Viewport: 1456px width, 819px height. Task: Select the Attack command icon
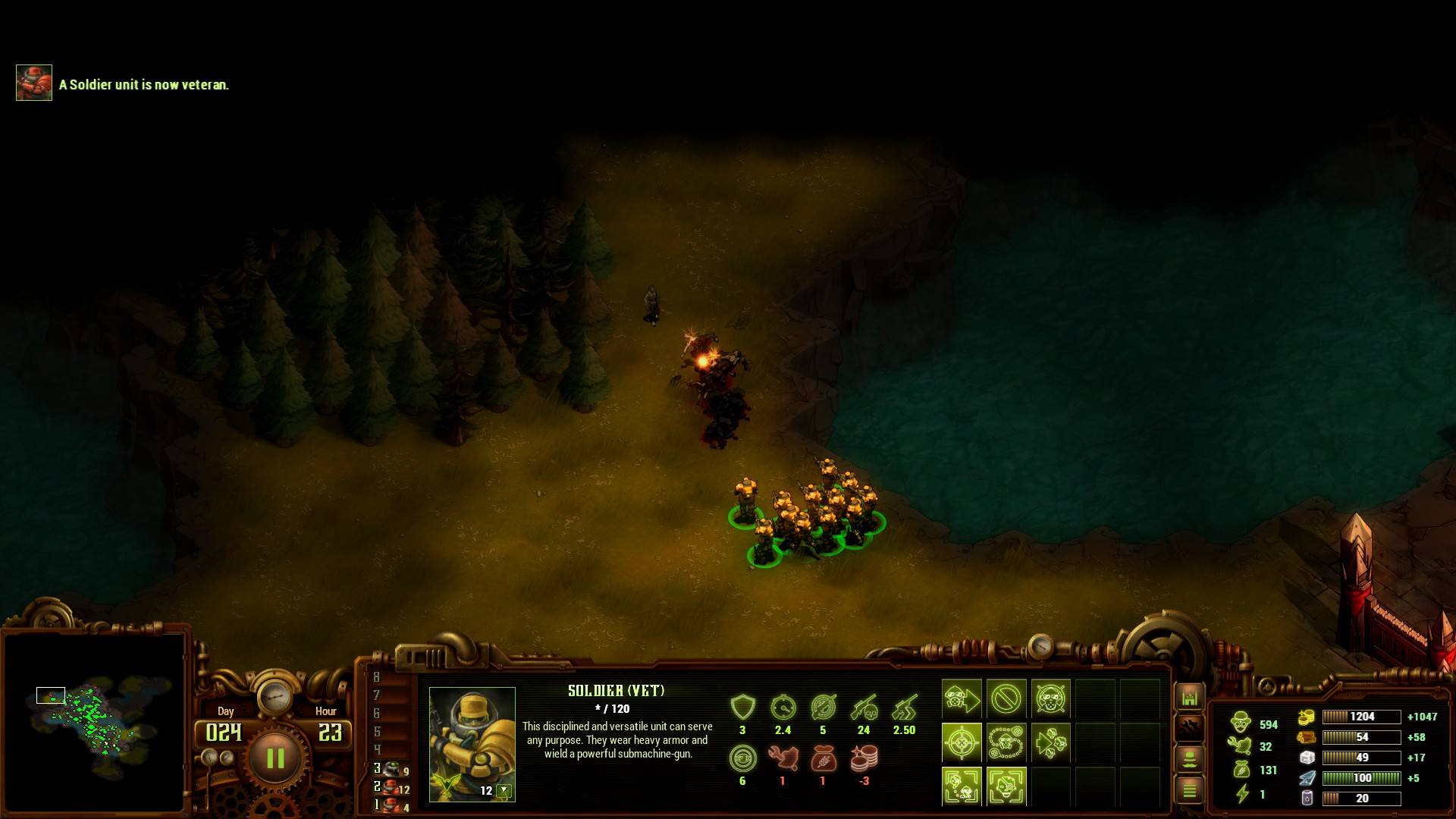(1051, 698)
